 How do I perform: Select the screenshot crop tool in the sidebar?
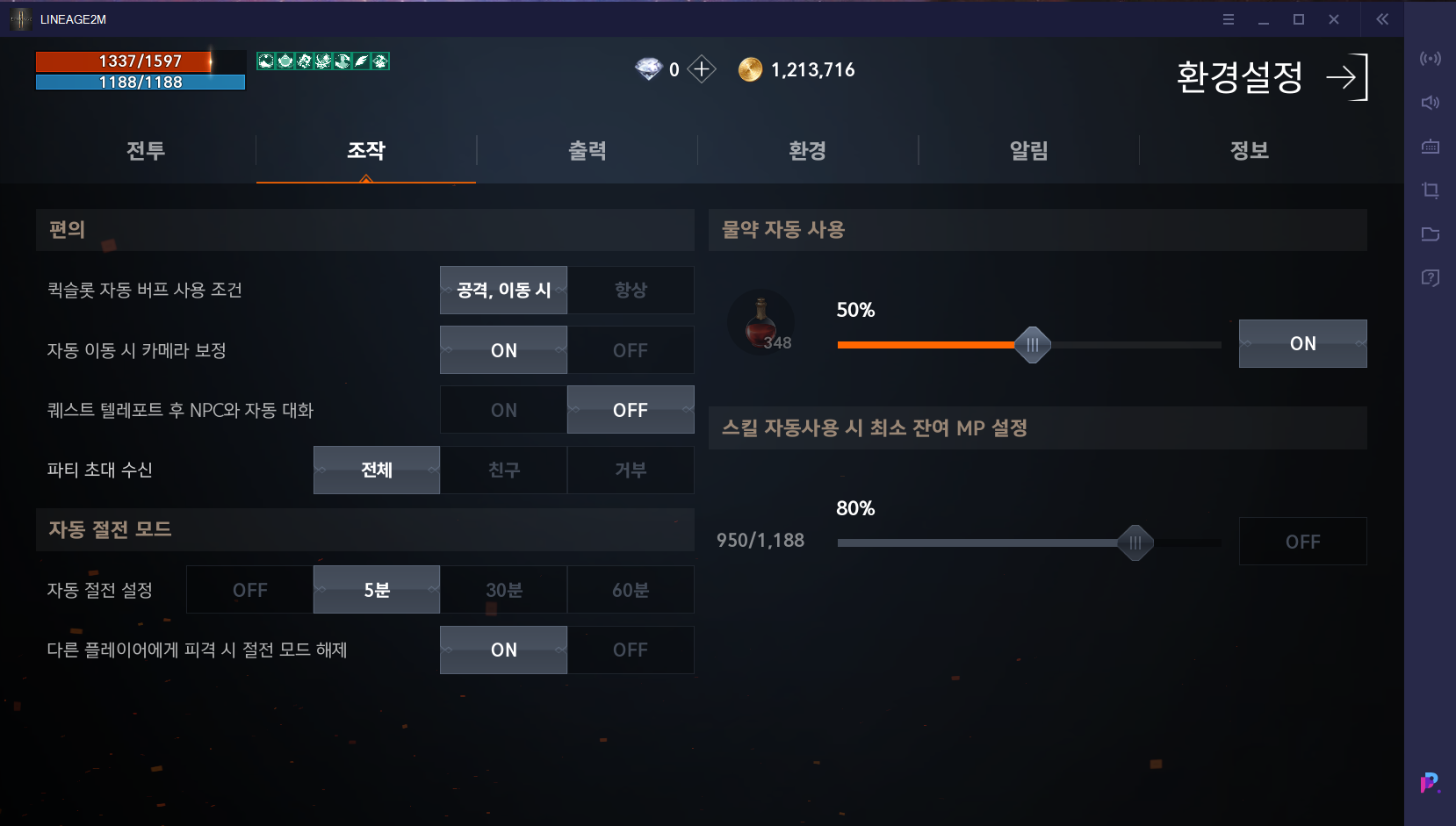point(1430,190)
